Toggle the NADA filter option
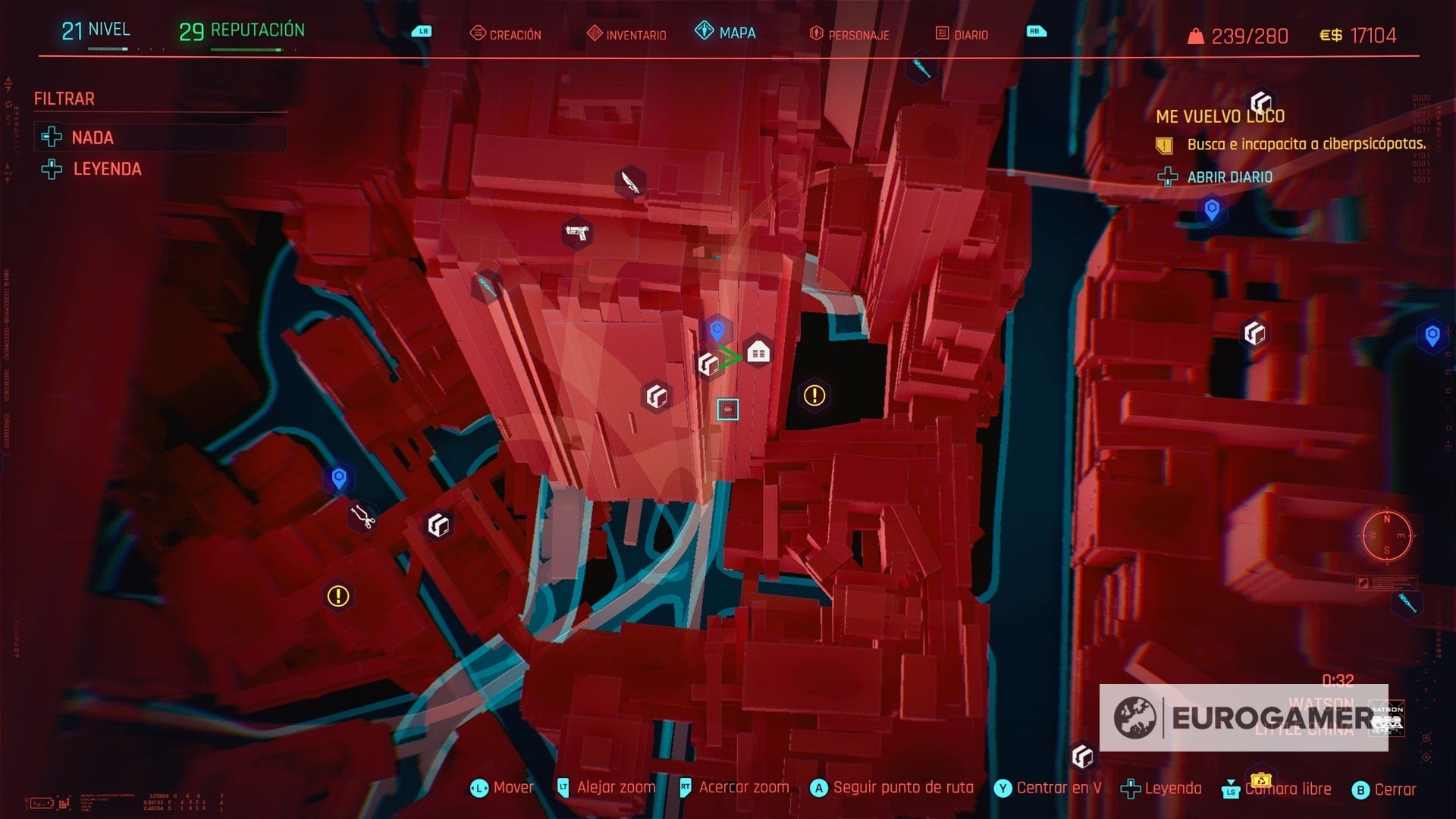Viewport: 1456px width, 819px height. coord(93,138)
